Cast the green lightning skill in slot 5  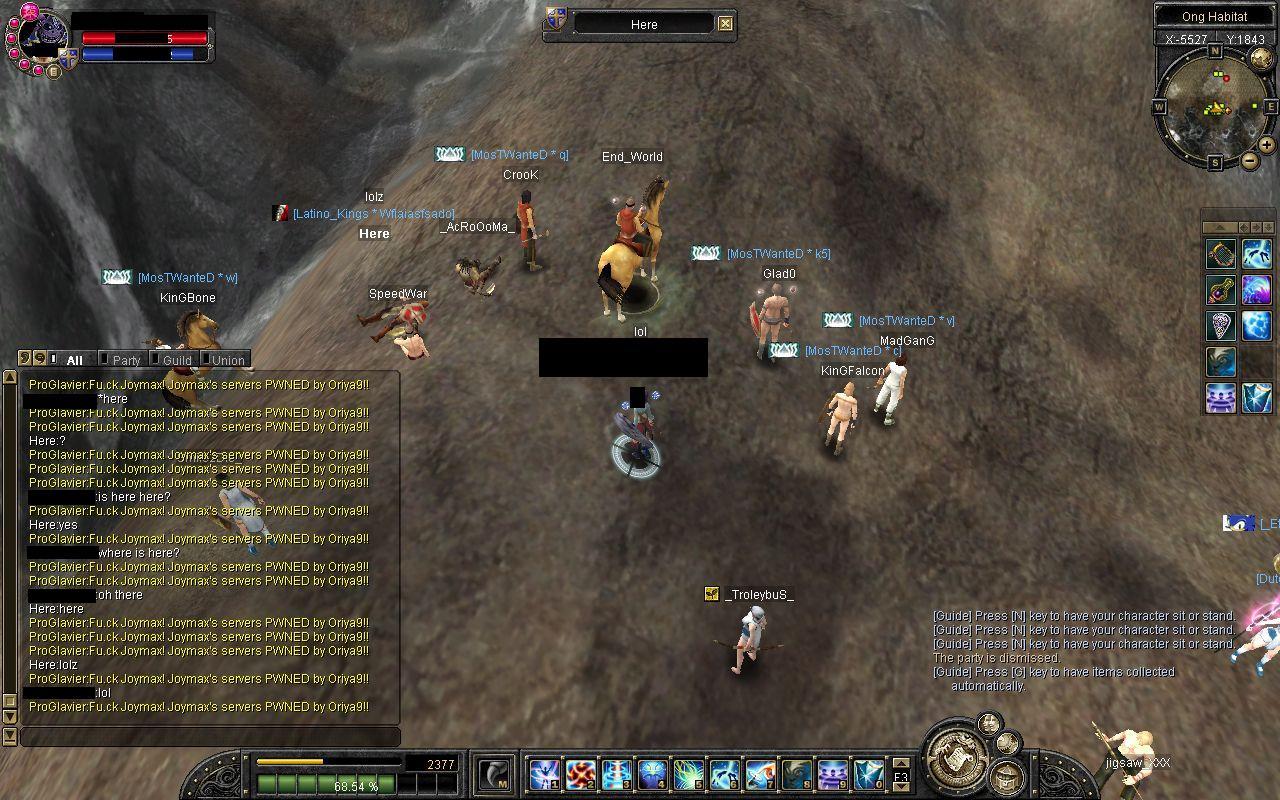689,774
